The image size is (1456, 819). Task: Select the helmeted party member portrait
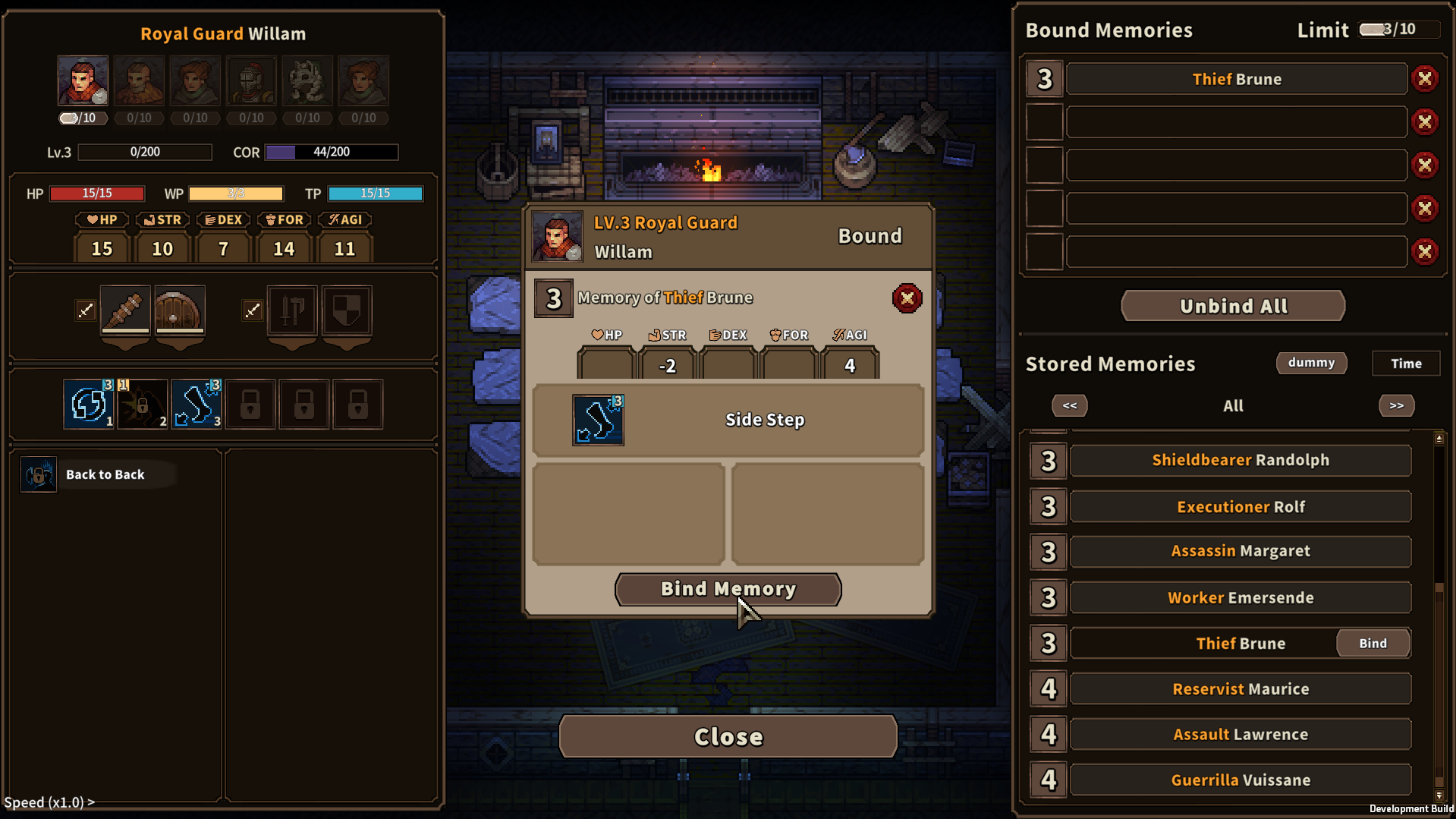[250, 80]
